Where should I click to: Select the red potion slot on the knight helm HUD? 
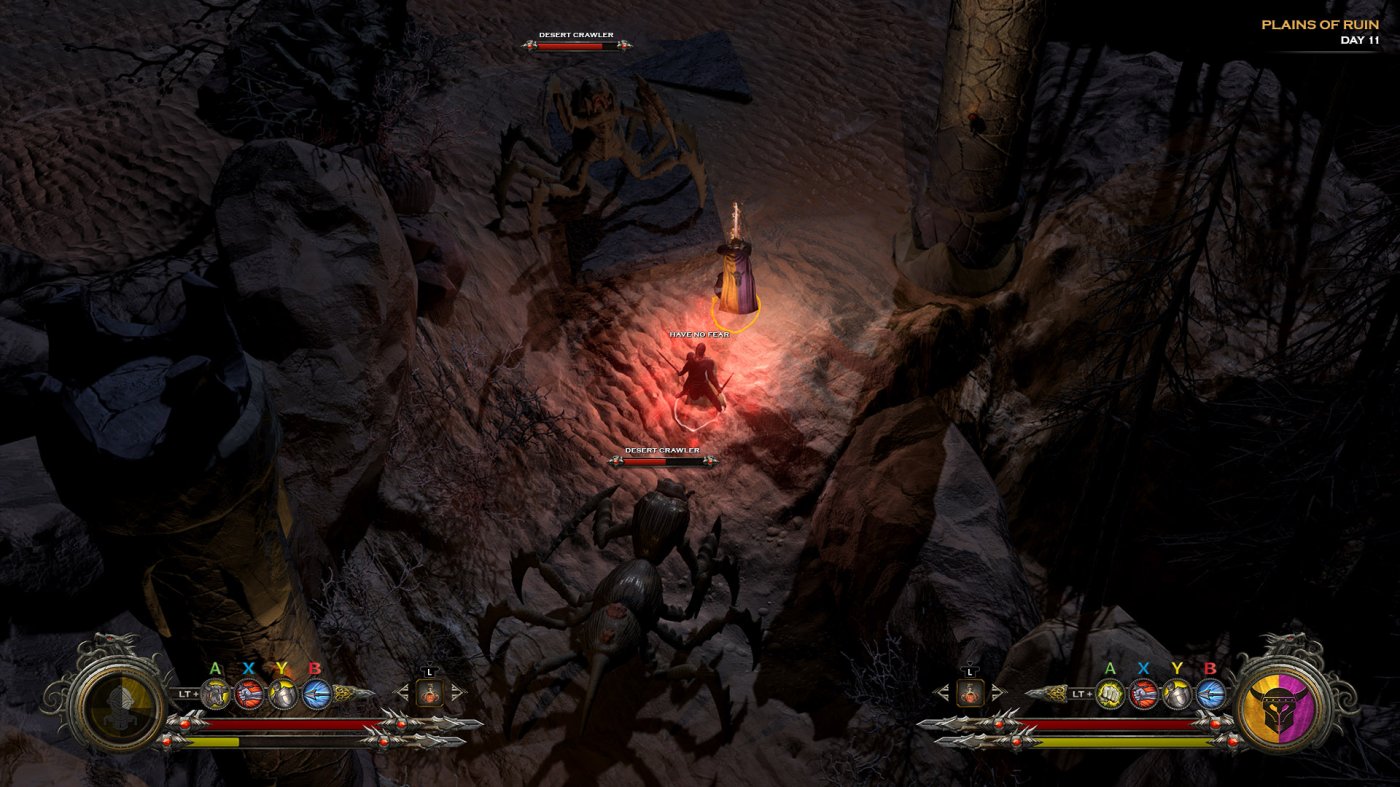[x=429, y=692]
